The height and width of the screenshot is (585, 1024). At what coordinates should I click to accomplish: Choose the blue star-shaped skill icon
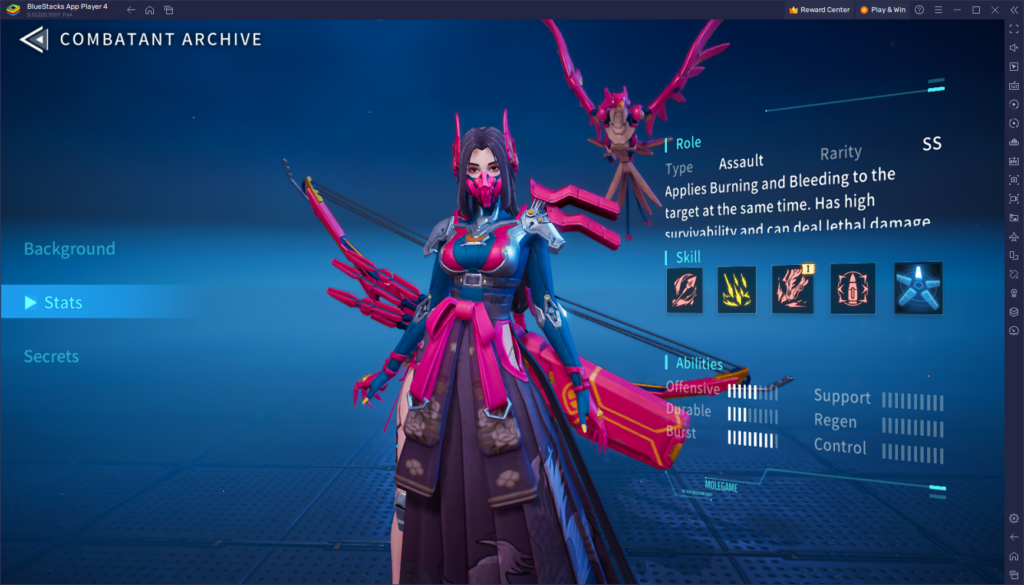point(917,288)
